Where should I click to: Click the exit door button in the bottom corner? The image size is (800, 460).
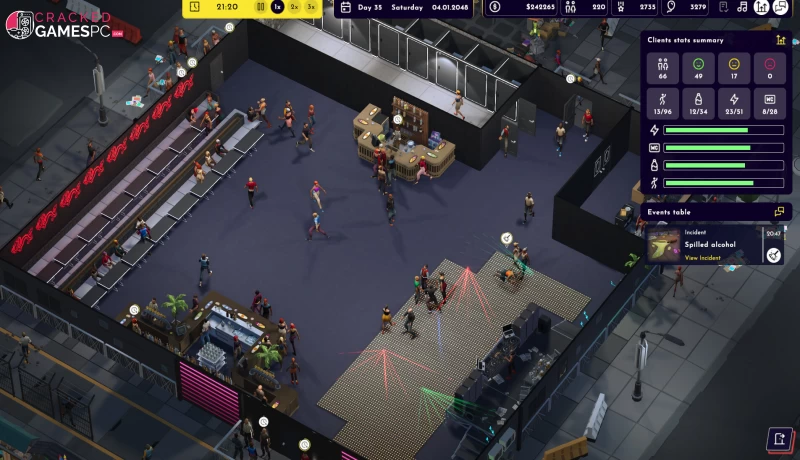pos(779,439)
